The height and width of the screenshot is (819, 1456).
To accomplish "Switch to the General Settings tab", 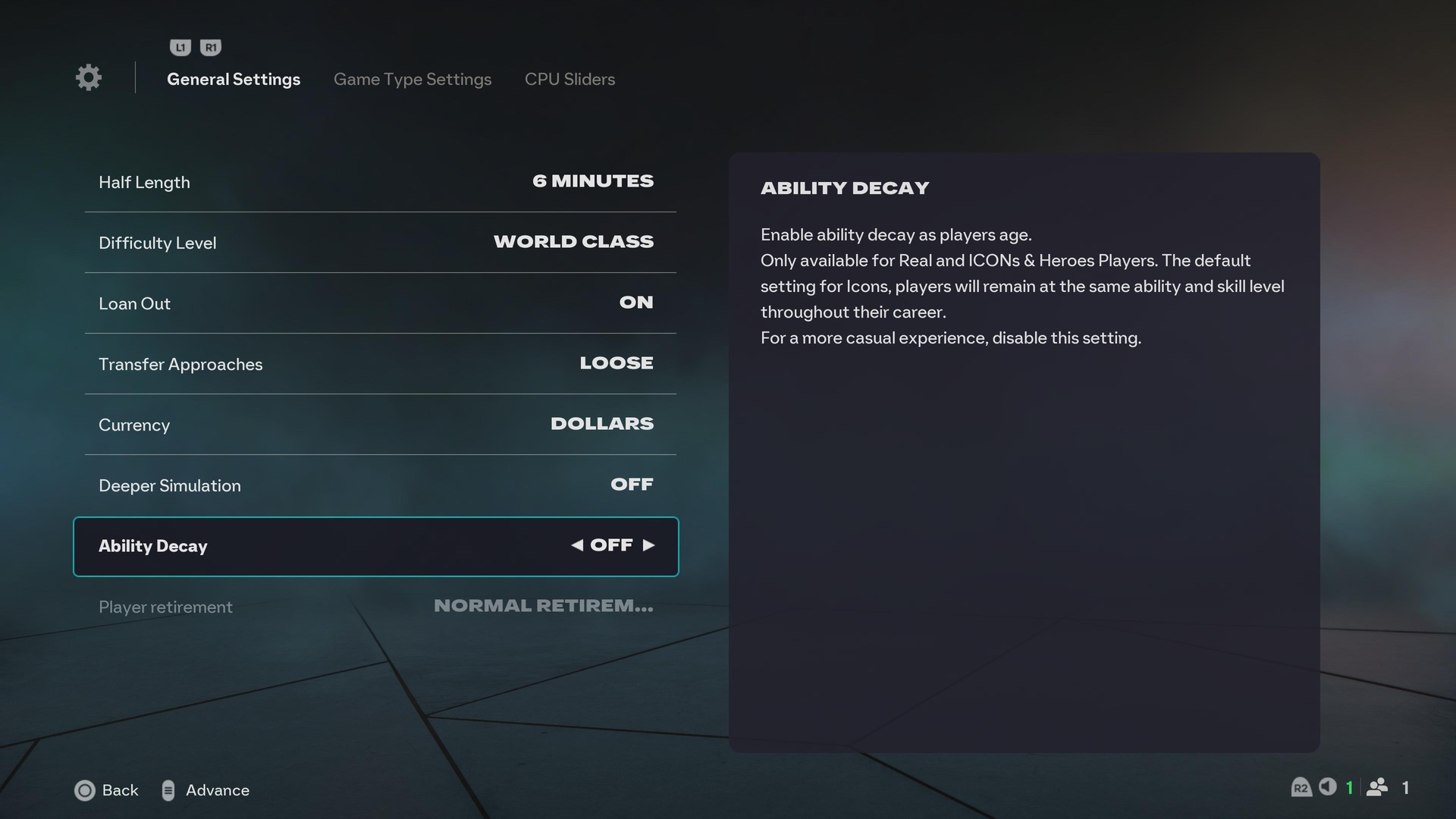I will pyautogui.click(x=234, y=79).
